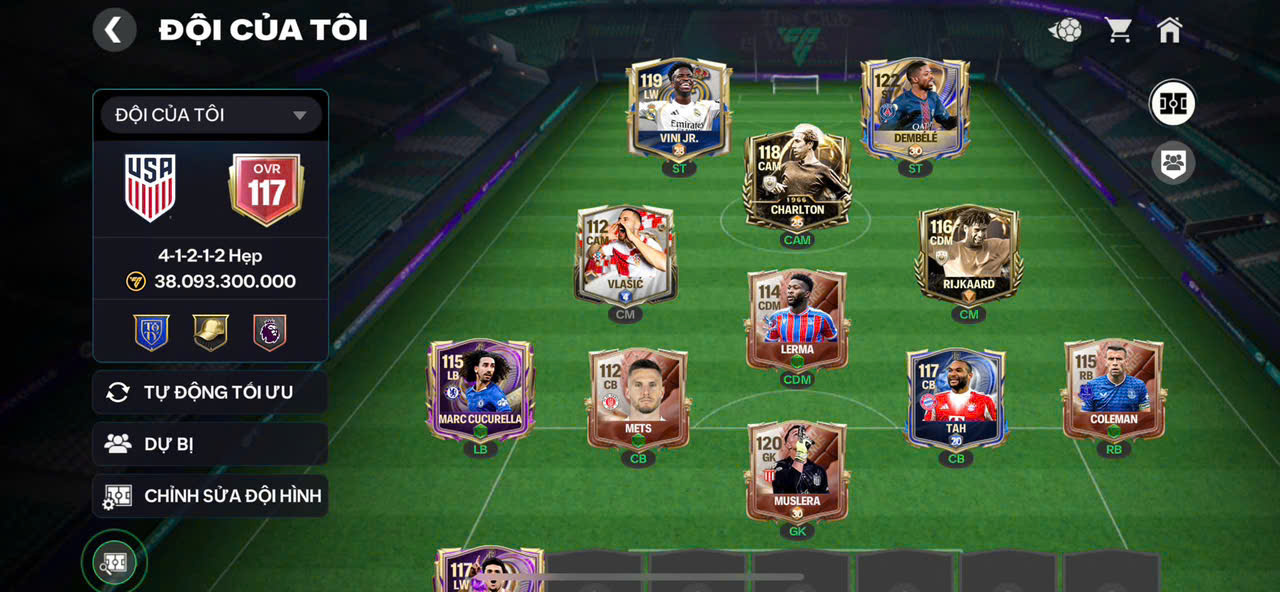This screenshot has width=1280, height=592.
Task: Select the Marc Cucurella left-back card
Action: (480, 390)
